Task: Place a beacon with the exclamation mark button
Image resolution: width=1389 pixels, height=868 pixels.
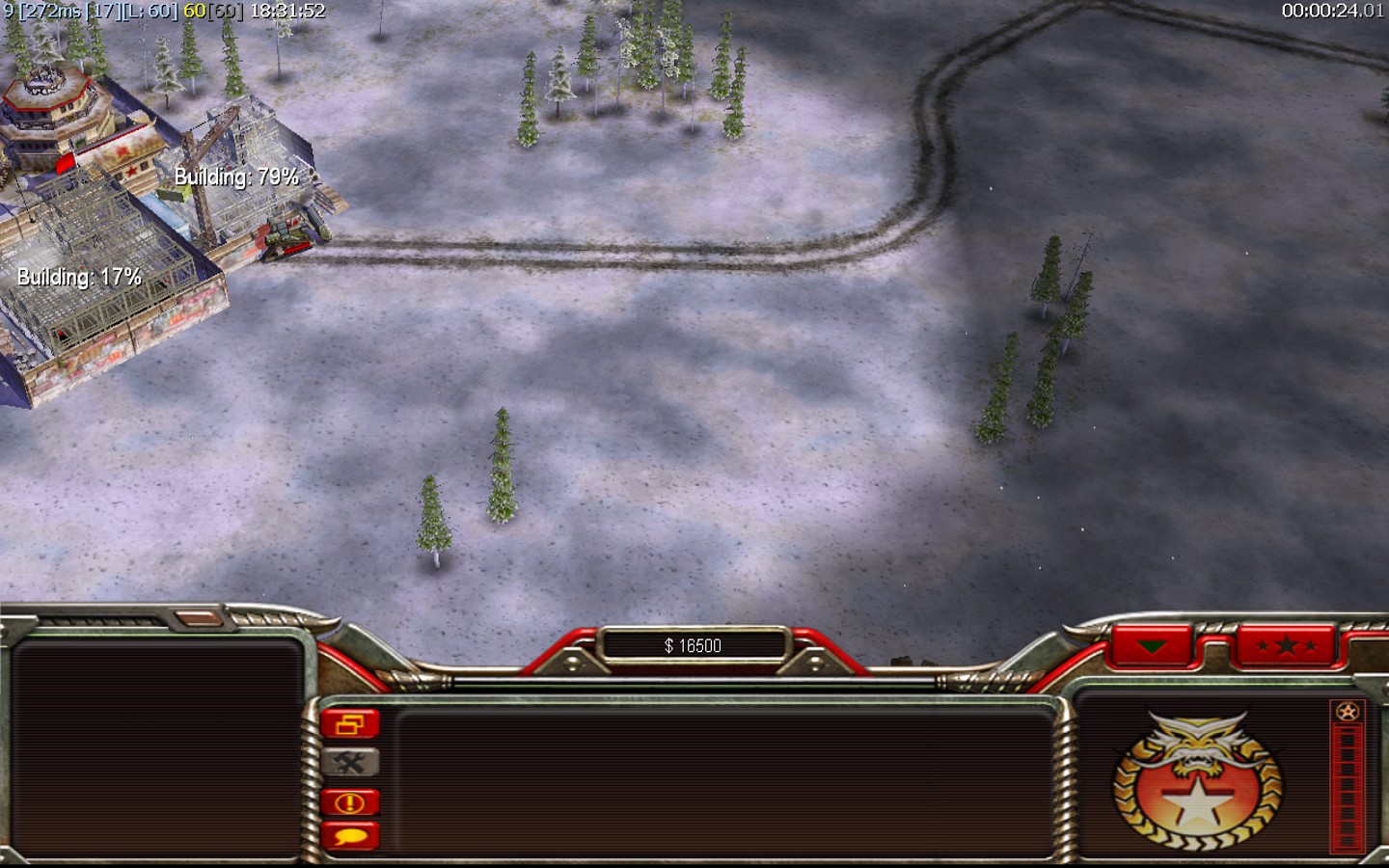Action: click(x=350, y=802)
